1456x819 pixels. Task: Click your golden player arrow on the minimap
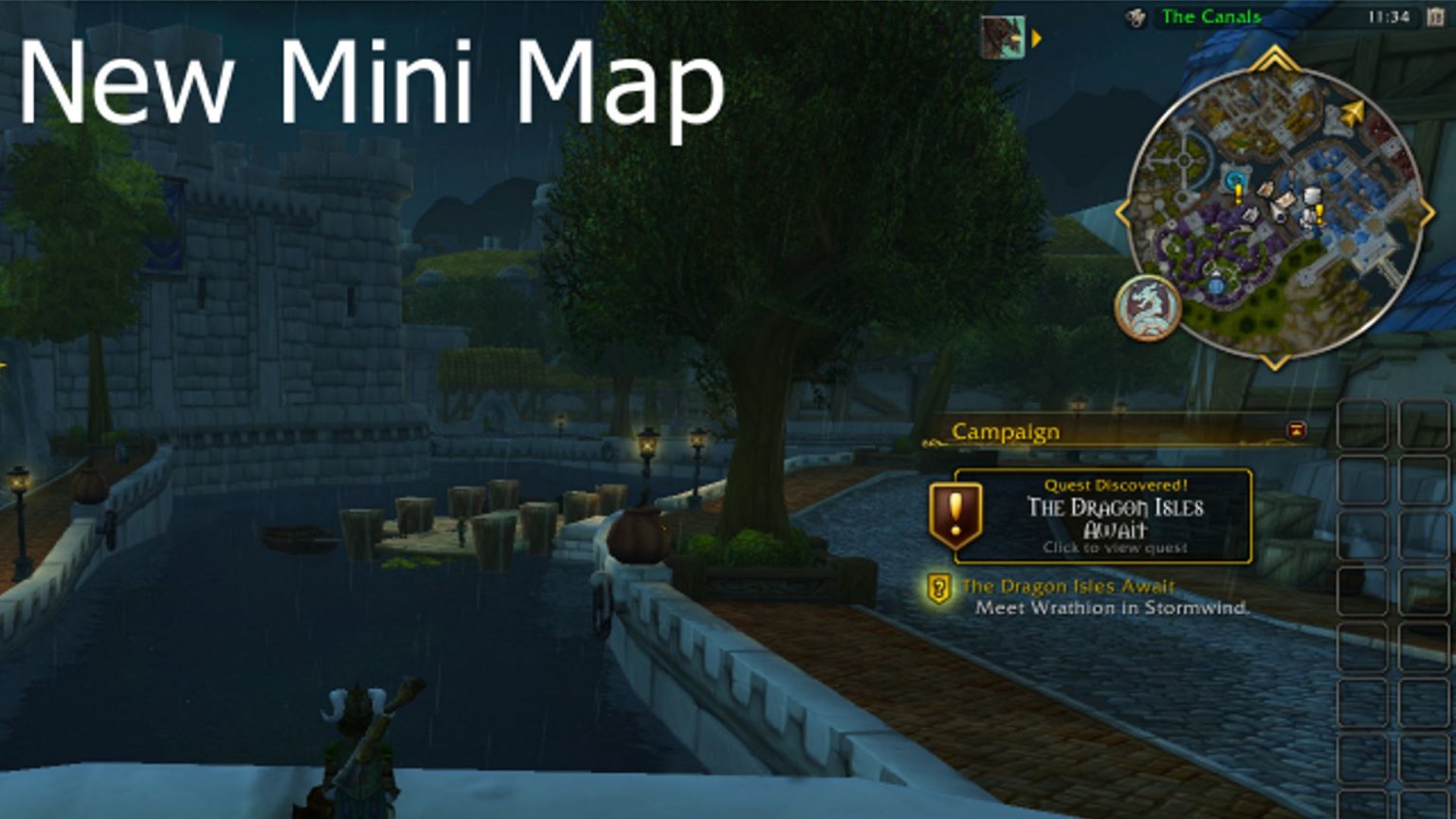point(1353,113)
